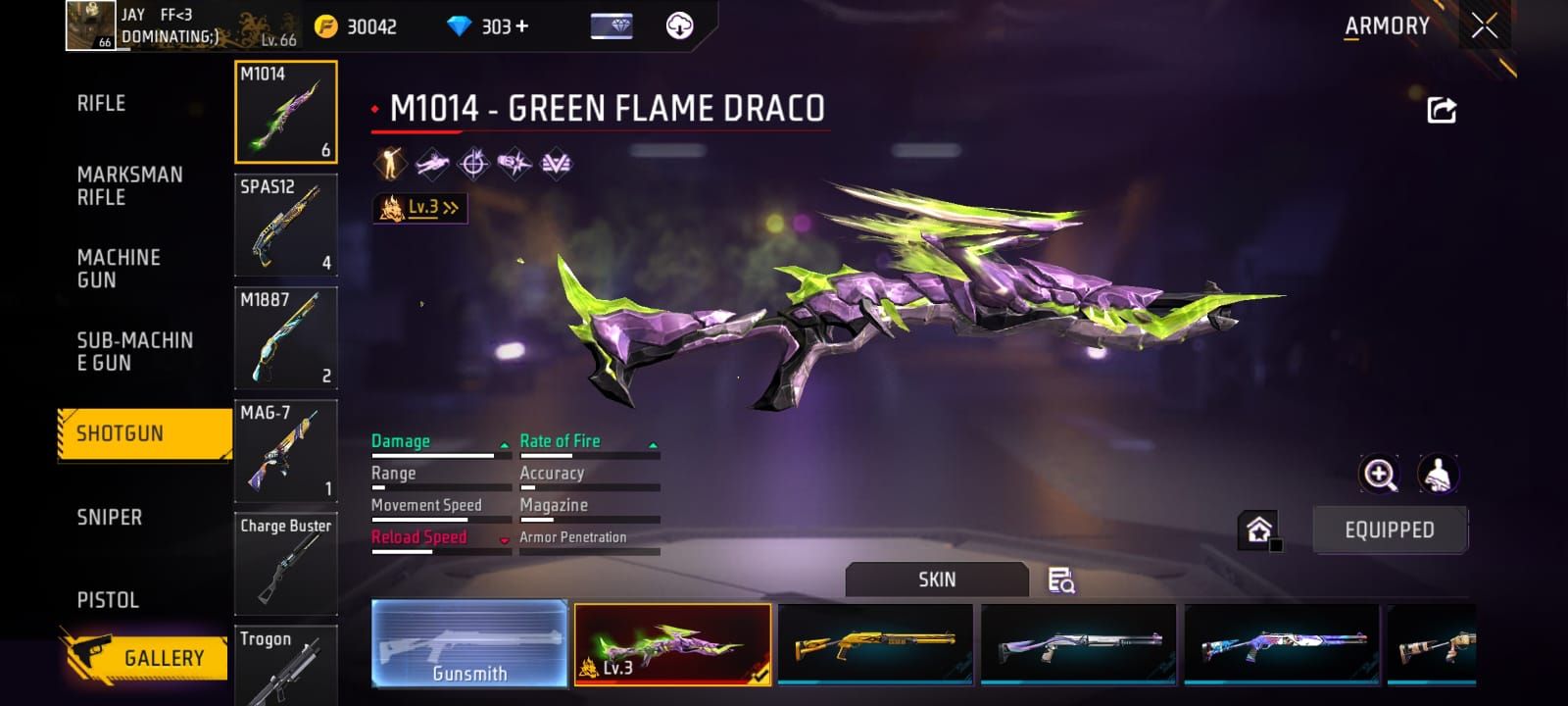Image resolution: width=1568 pixels, height=706 pixels.
Task: Choose the M1887 shotgun
Action: pos(285,338)
